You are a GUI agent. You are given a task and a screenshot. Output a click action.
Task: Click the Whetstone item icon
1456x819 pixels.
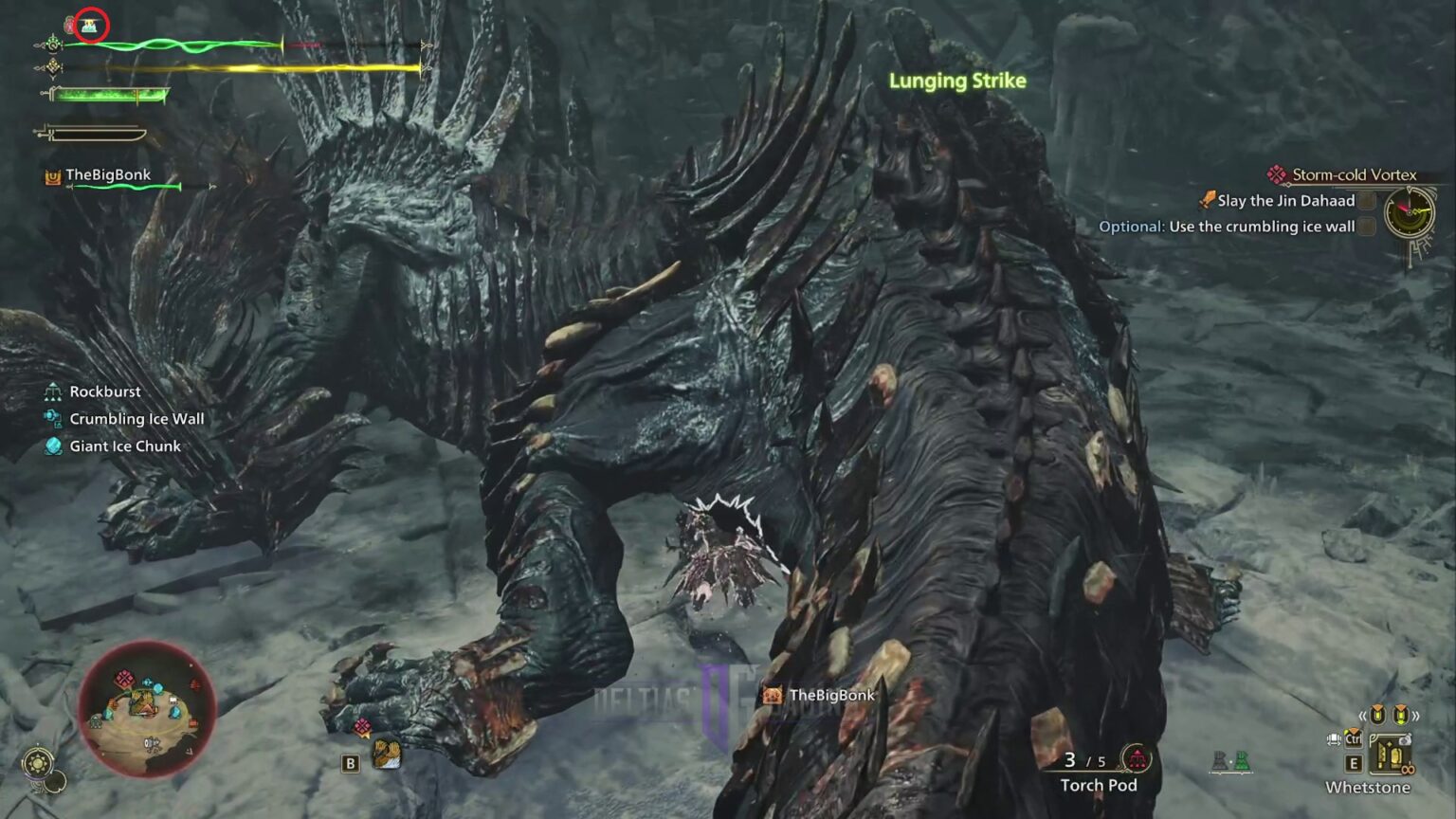click(x=1391, y=755)
